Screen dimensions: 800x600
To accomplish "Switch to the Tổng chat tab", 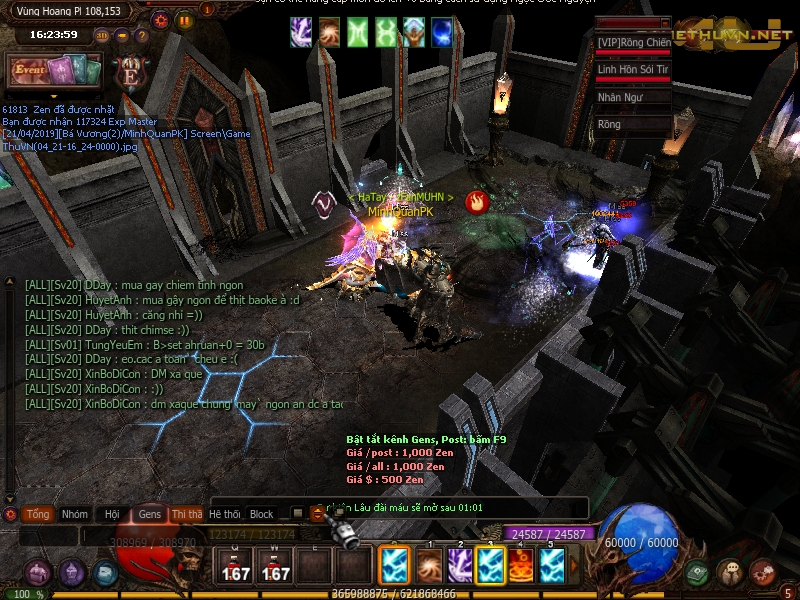I will (38, 514).
